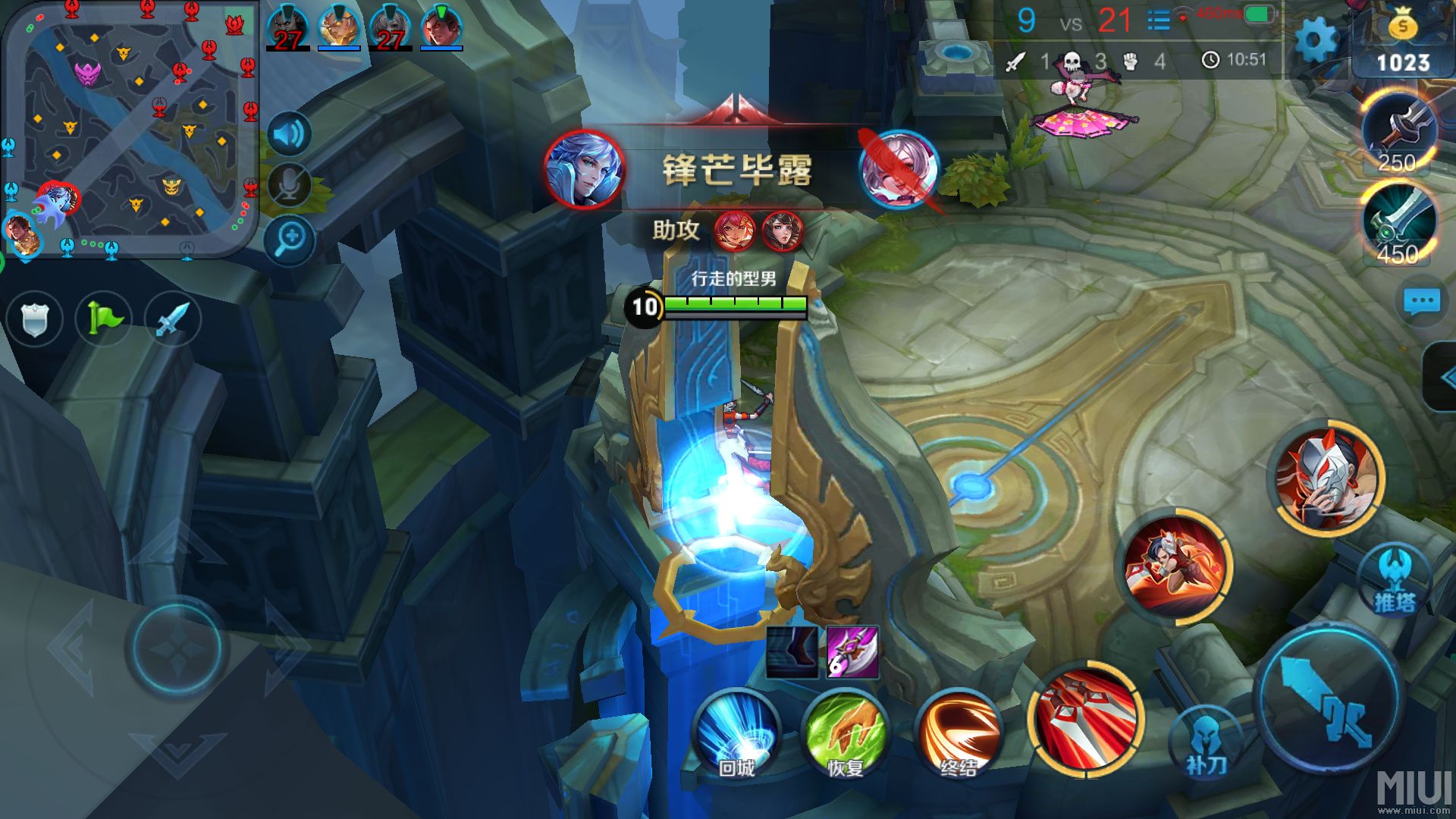Open the settings gear menu
This screenshot has width=1456, height=819.
[x=1315, y=40]
